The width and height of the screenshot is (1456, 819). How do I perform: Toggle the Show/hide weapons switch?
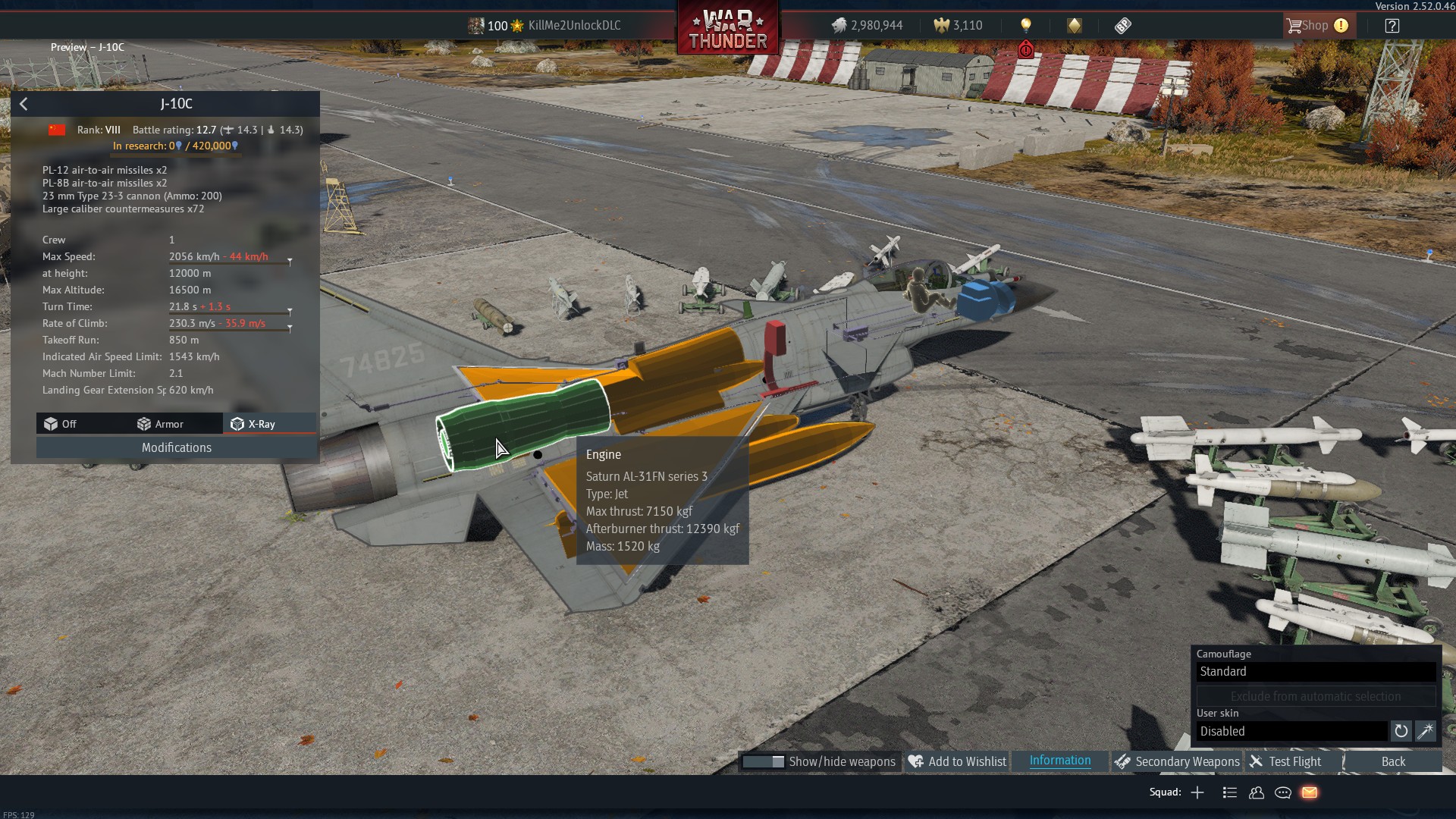pos(763,761)
